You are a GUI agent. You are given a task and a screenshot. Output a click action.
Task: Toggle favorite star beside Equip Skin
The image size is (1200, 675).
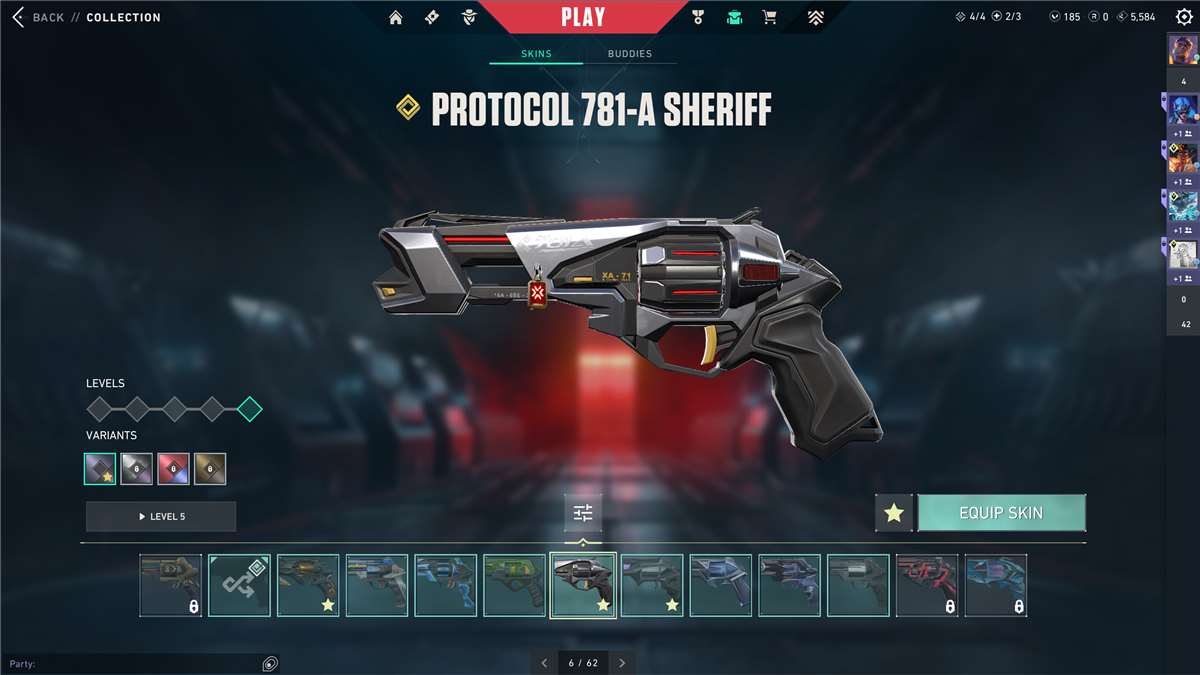(894, 513)
